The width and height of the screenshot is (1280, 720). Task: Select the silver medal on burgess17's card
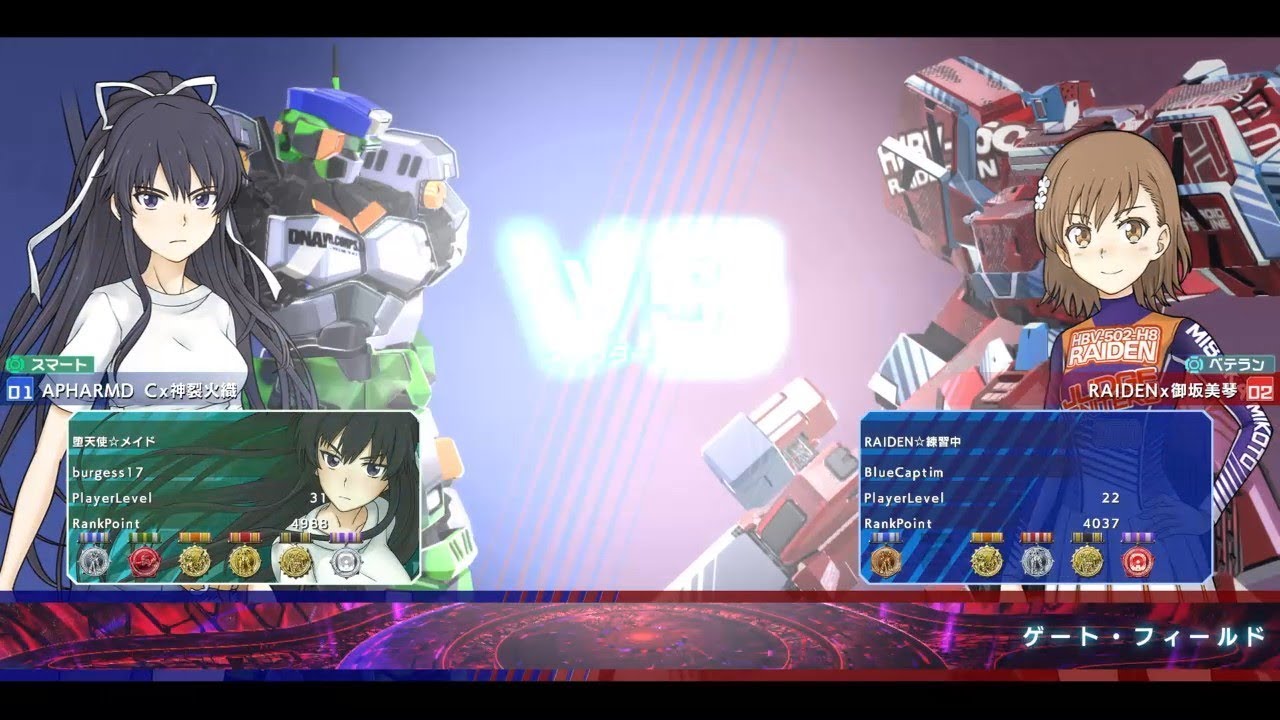pyautogui.click(x=95, y=560)
